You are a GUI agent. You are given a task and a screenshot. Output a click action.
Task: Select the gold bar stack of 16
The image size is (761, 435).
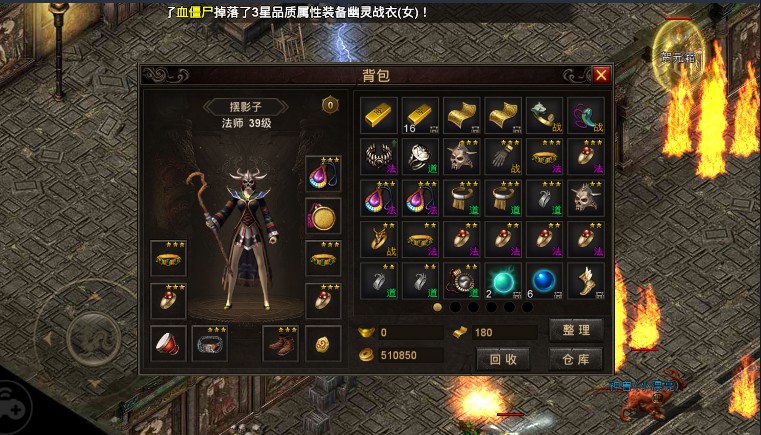(x=420, y=114)
